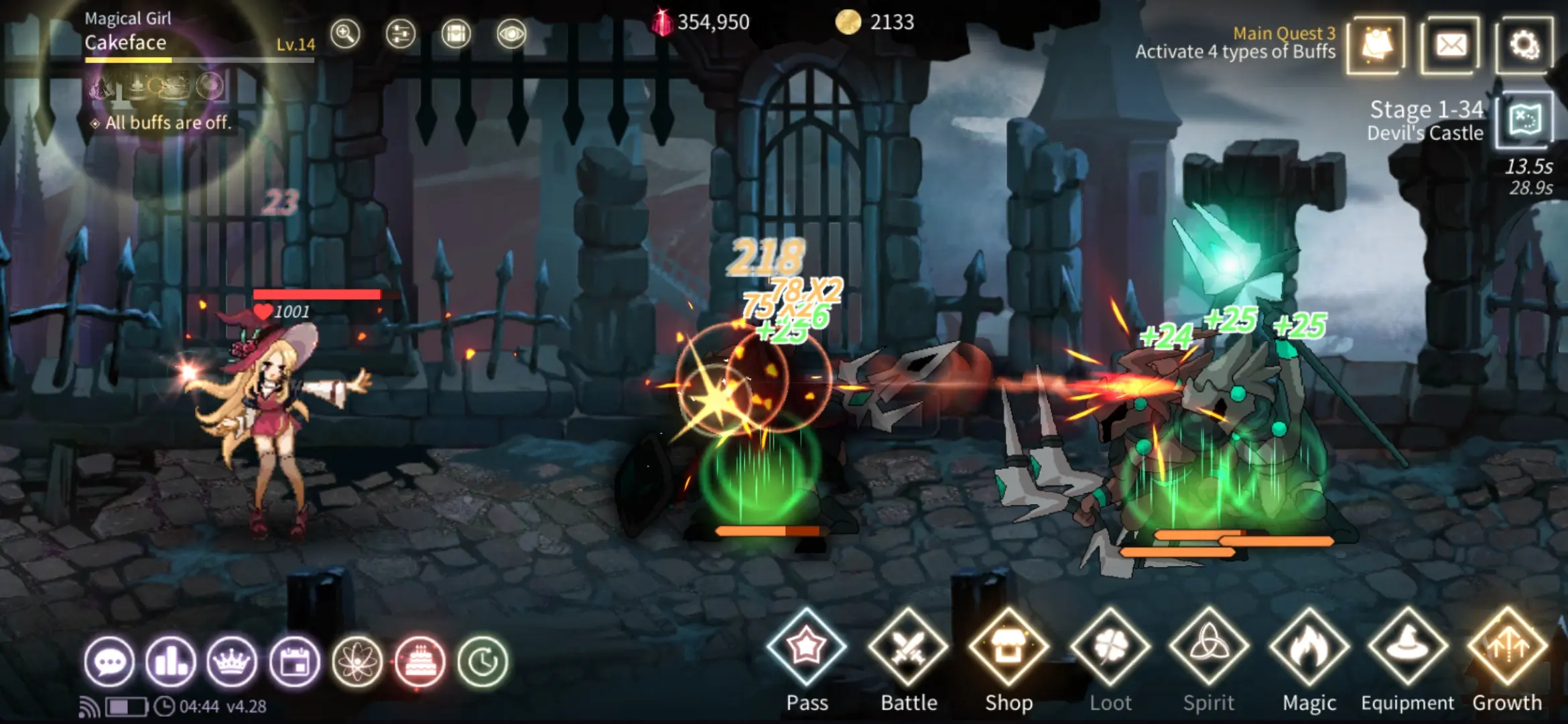Select the Main Quest 3 tracker
Screen dimensions: 1568x724
click(1235, 43)
